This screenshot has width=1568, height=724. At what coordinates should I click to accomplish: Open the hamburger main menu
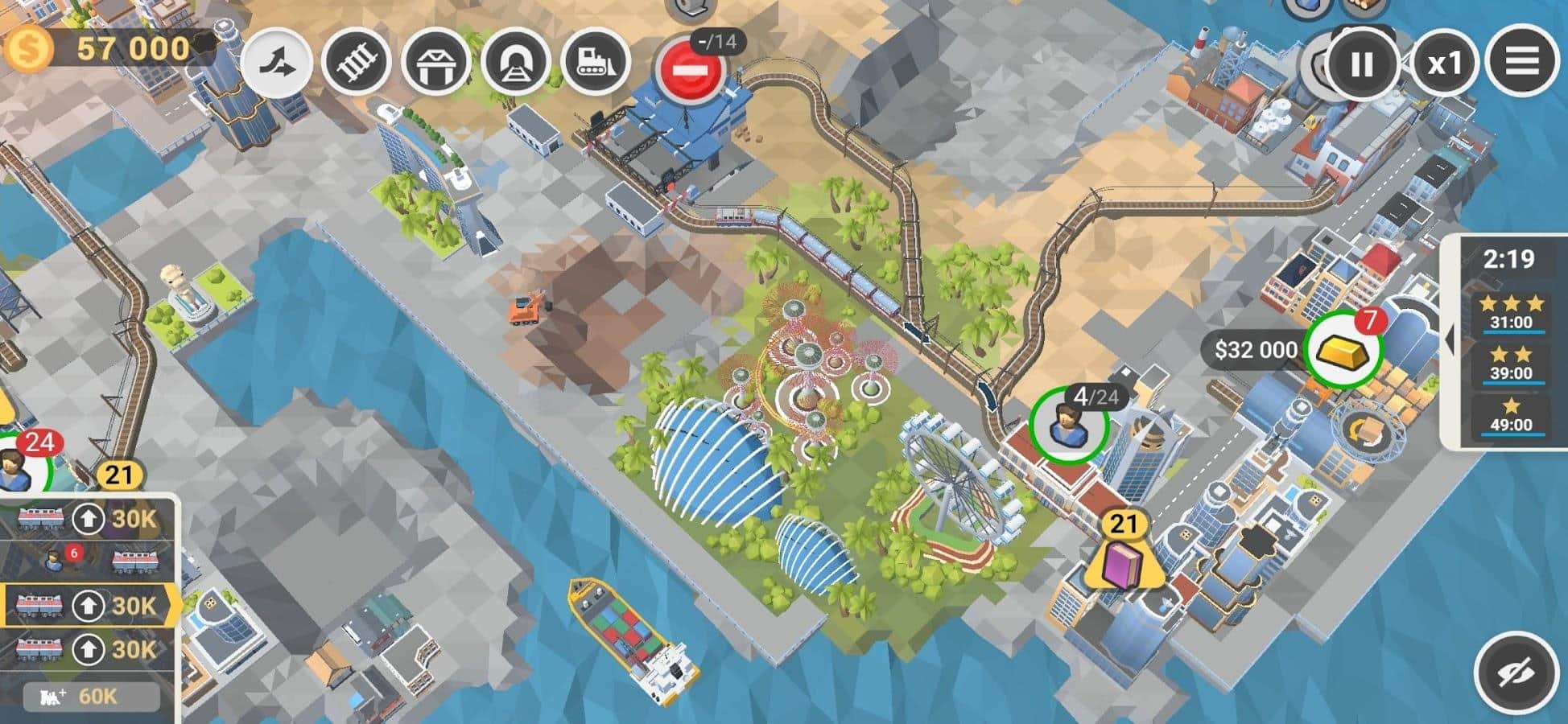click(x=1521, y=62)
